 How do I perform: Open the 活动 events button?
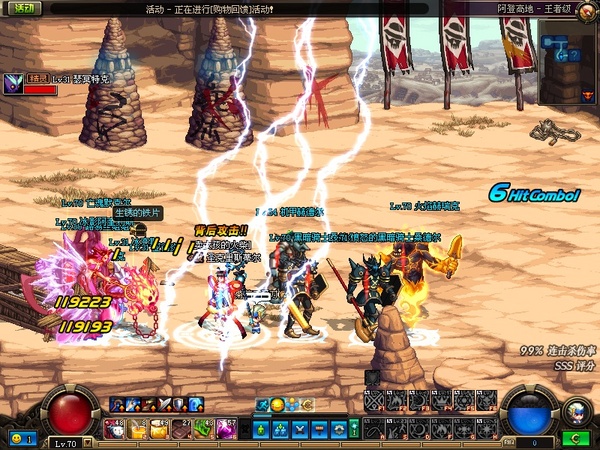tap(22, 8)
